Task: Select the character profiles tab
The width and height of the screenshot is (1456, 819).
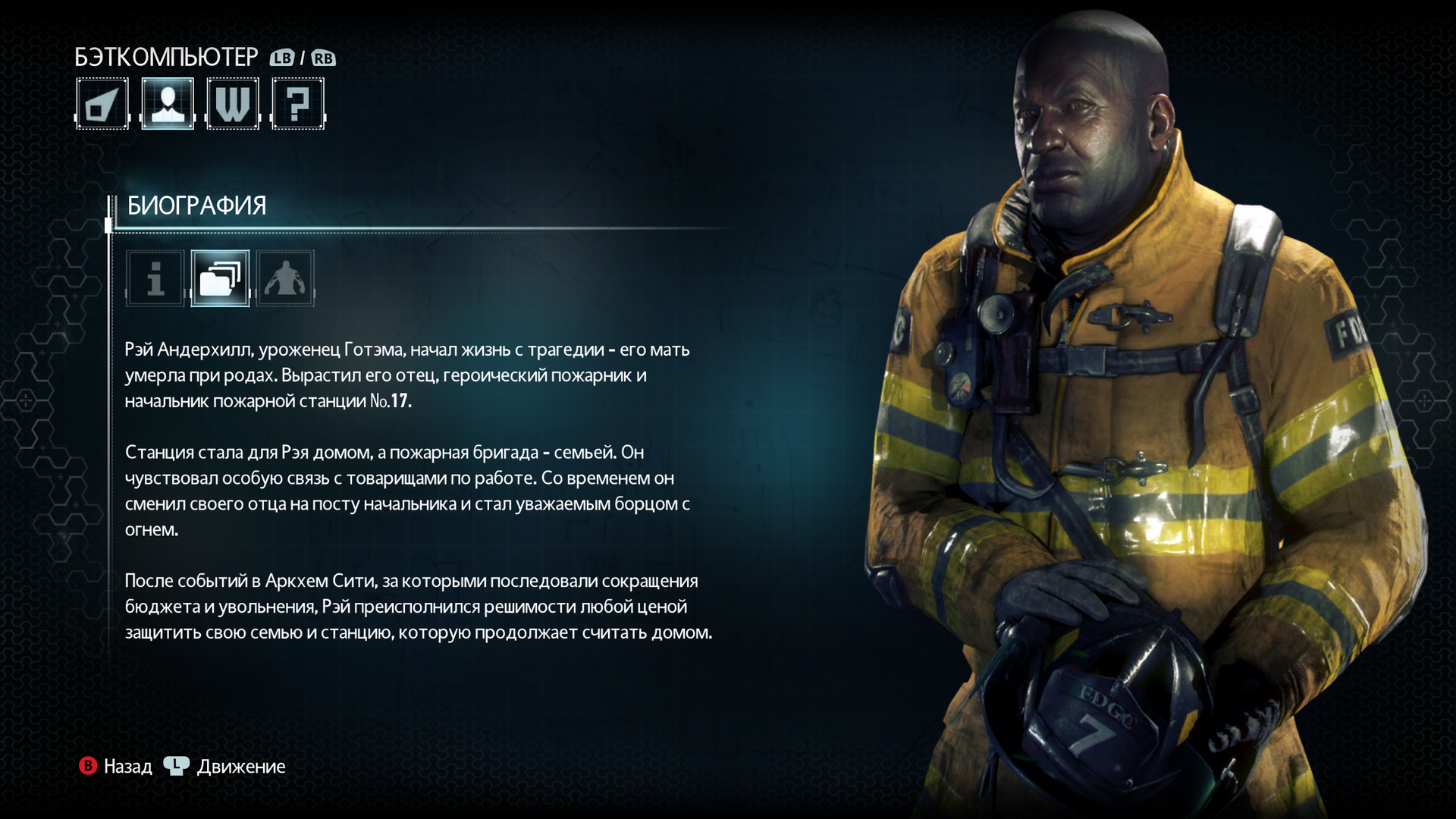Action: click(x=168, y=104)
